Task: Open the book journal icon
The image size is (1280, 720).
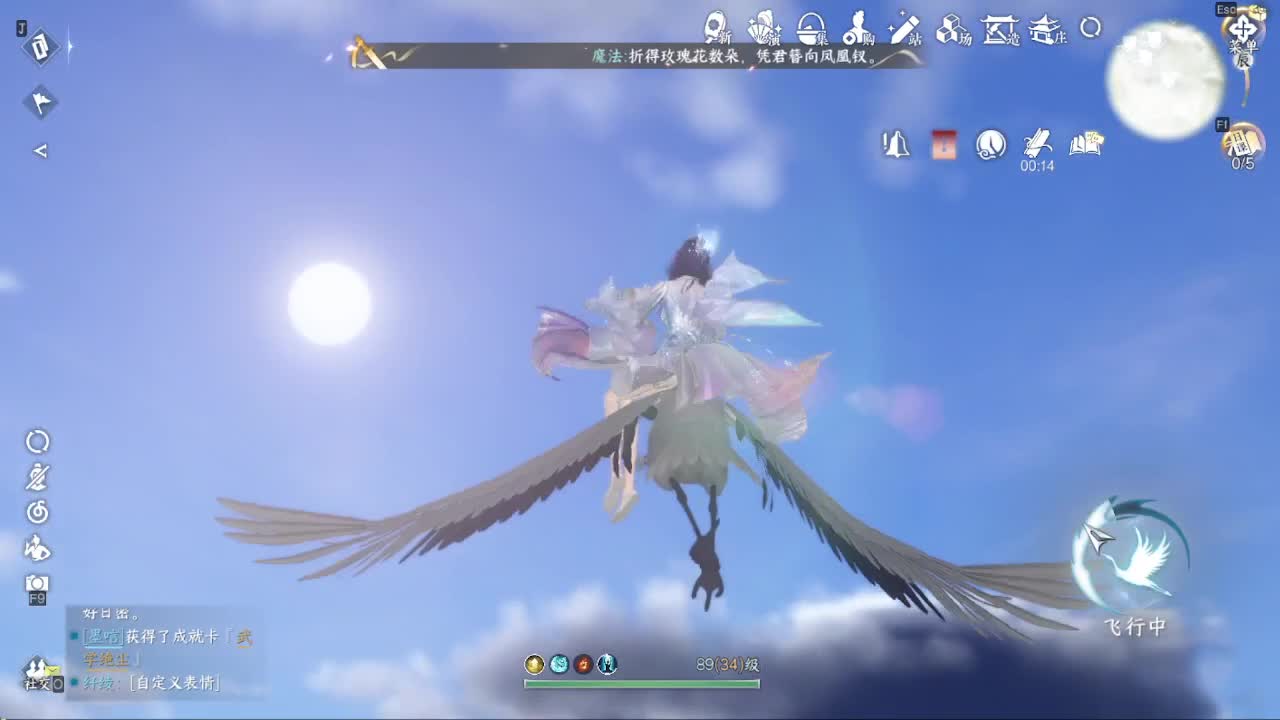Action: point(1085,143)
